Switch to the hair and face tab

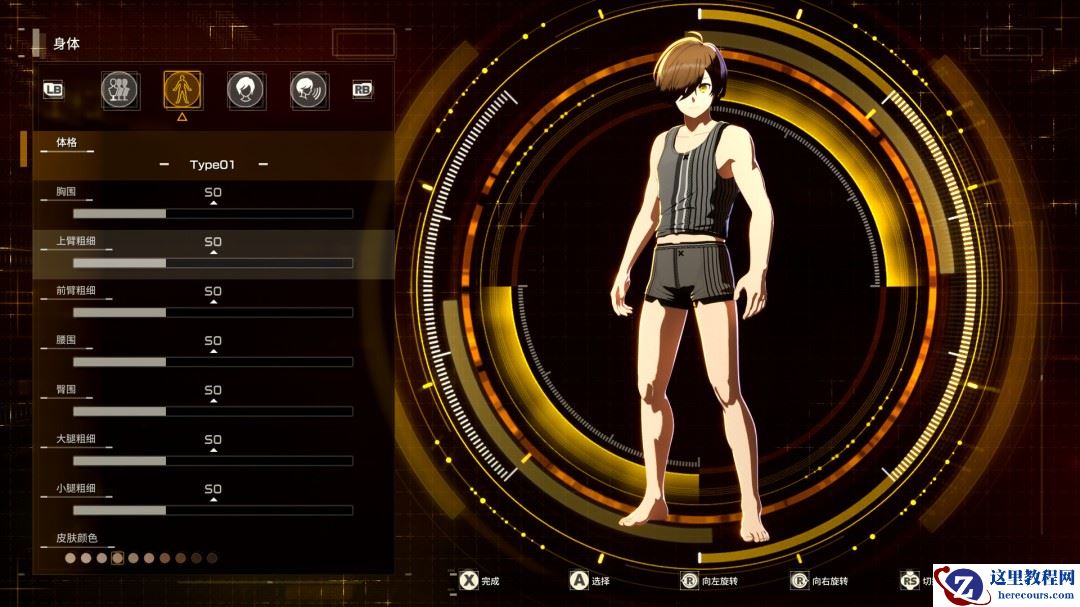(x=246, y=90)
